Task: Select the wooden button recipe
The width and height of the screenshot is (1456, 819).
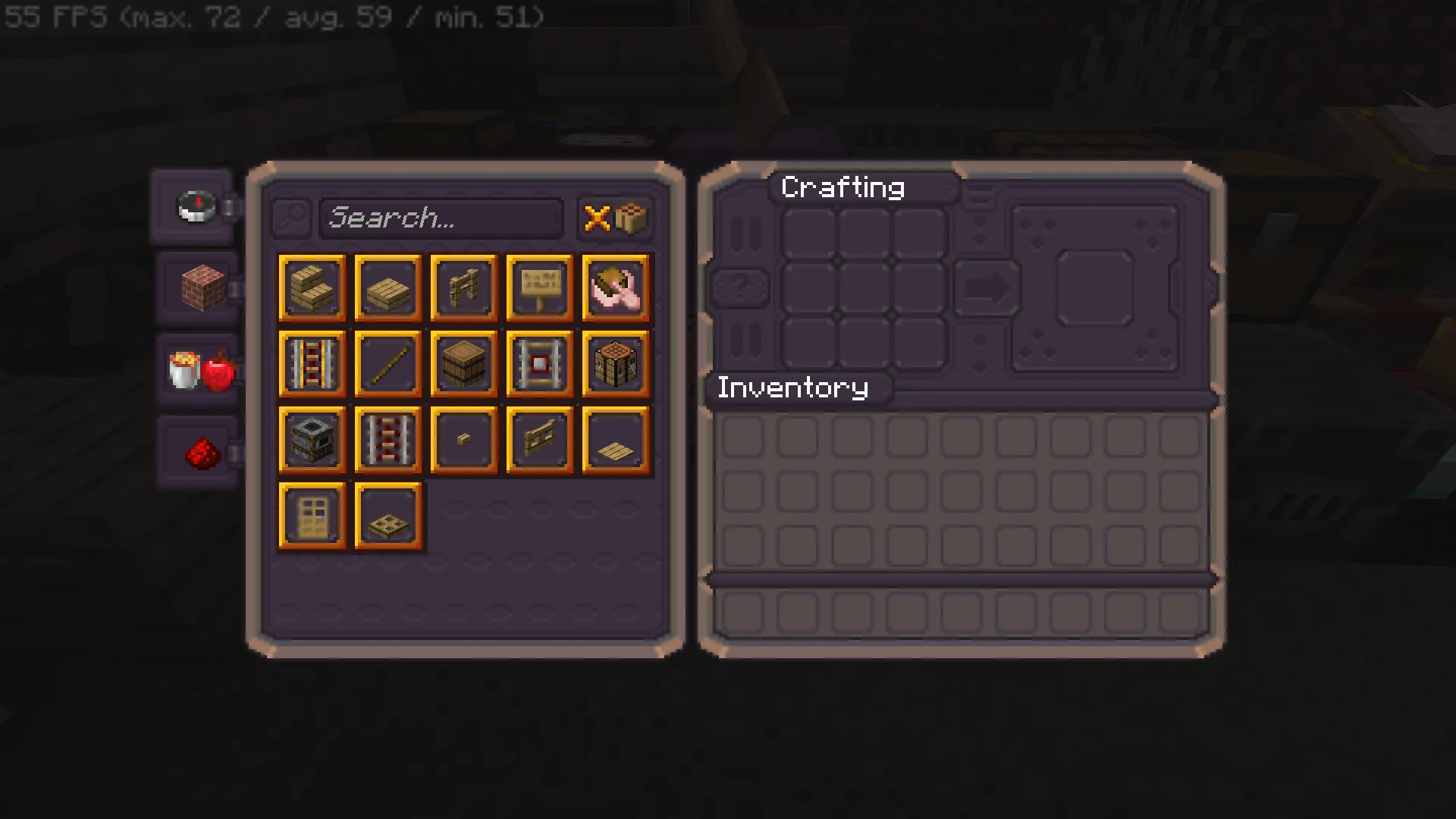Action: [464, 440]
